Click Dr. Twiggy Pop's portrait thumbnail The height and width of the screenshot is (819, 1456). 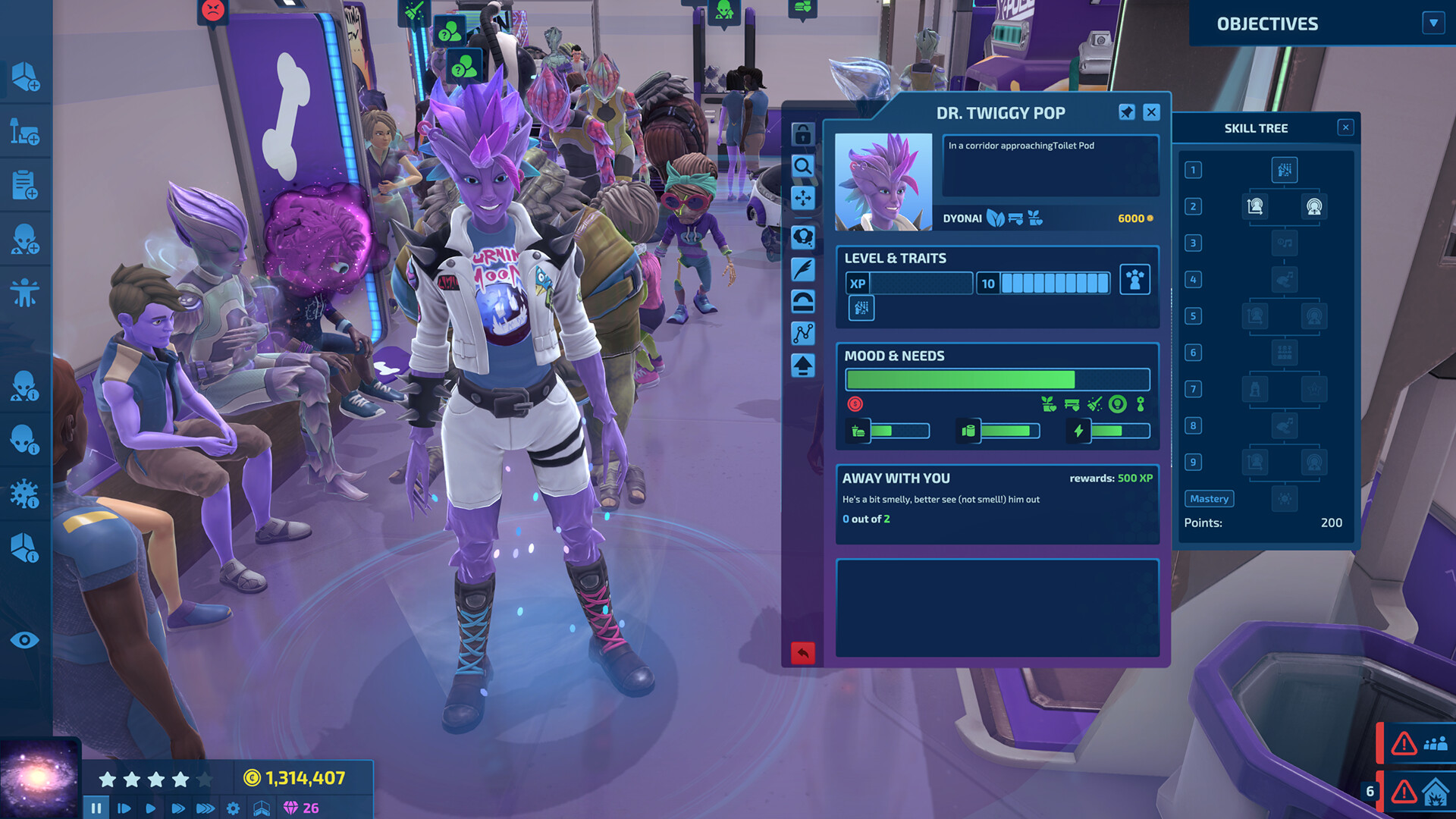(x=883, y=184)
